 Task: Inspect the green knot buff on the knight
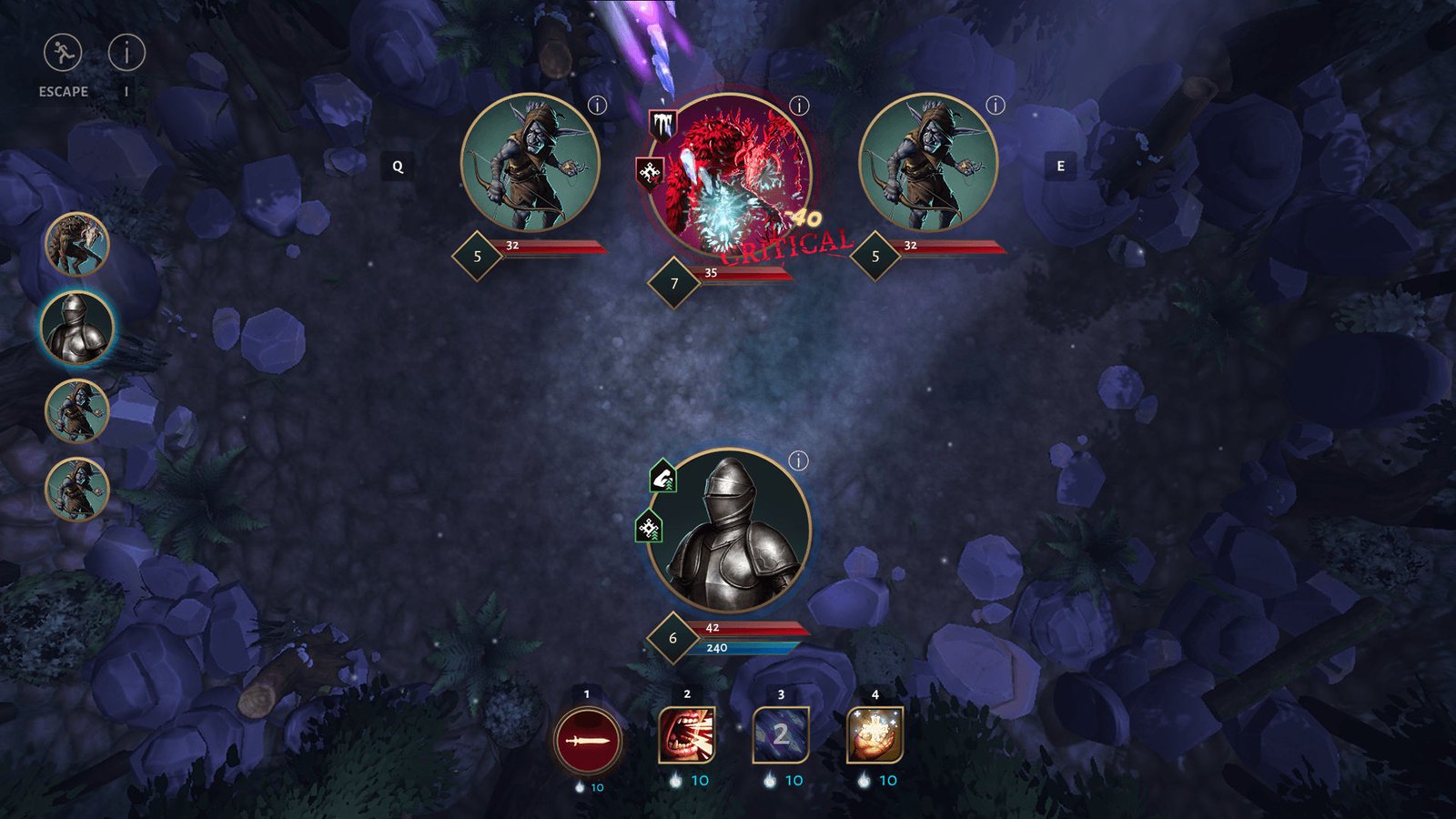click(x=648, y=527)
